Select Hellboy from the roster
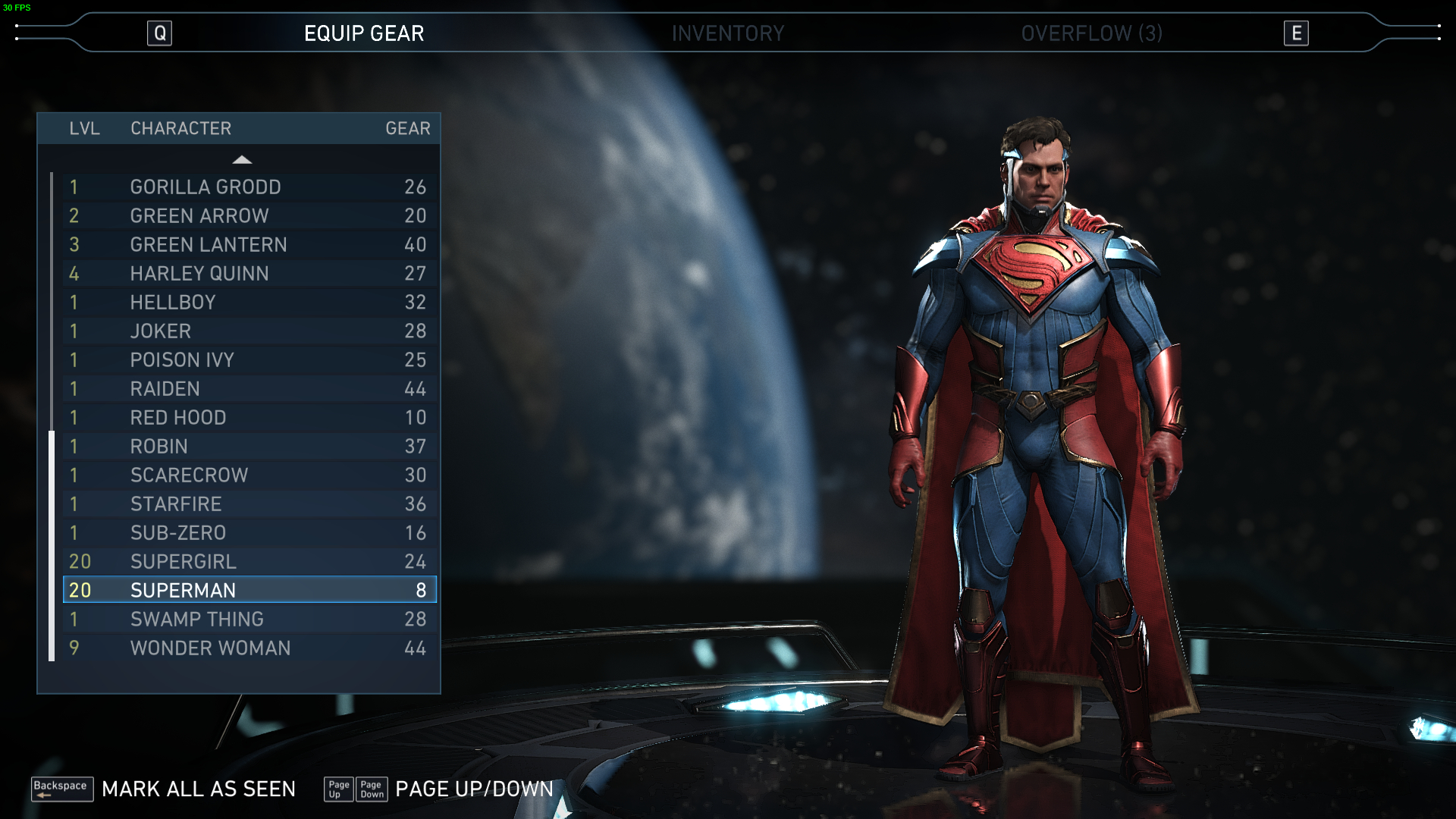The width and height of the screenshot is (1456, 819). 249,303
